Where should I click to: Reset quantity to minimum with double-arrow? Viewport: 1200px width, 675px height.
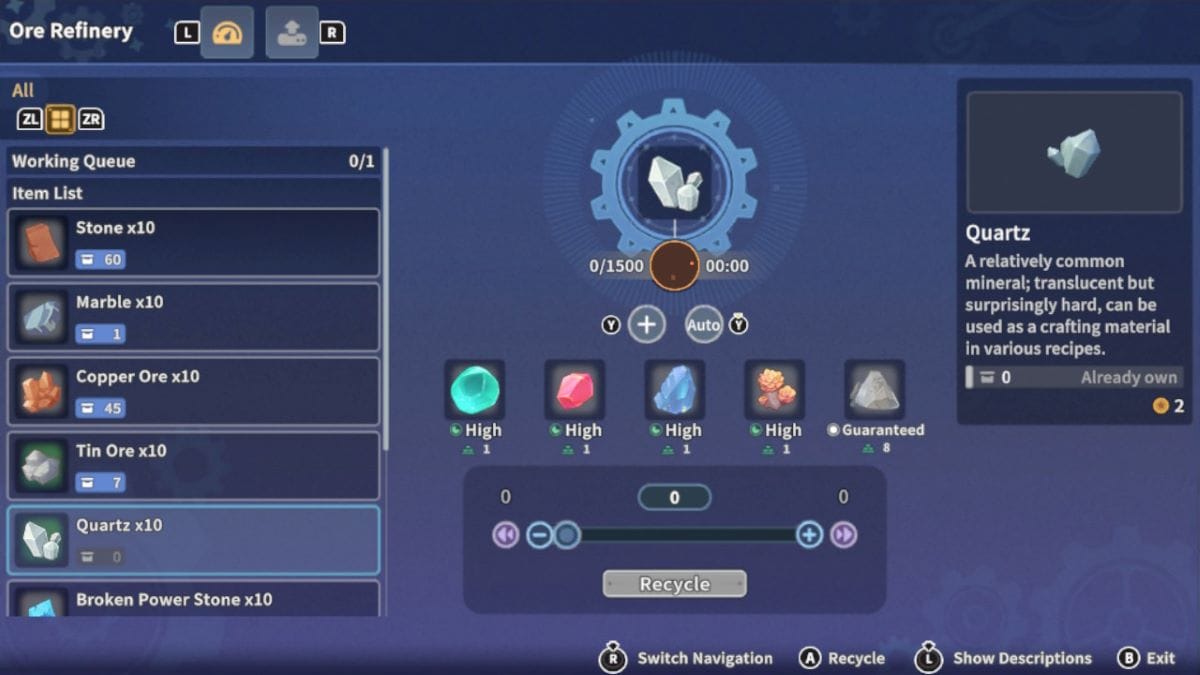[x=505, y=535]
